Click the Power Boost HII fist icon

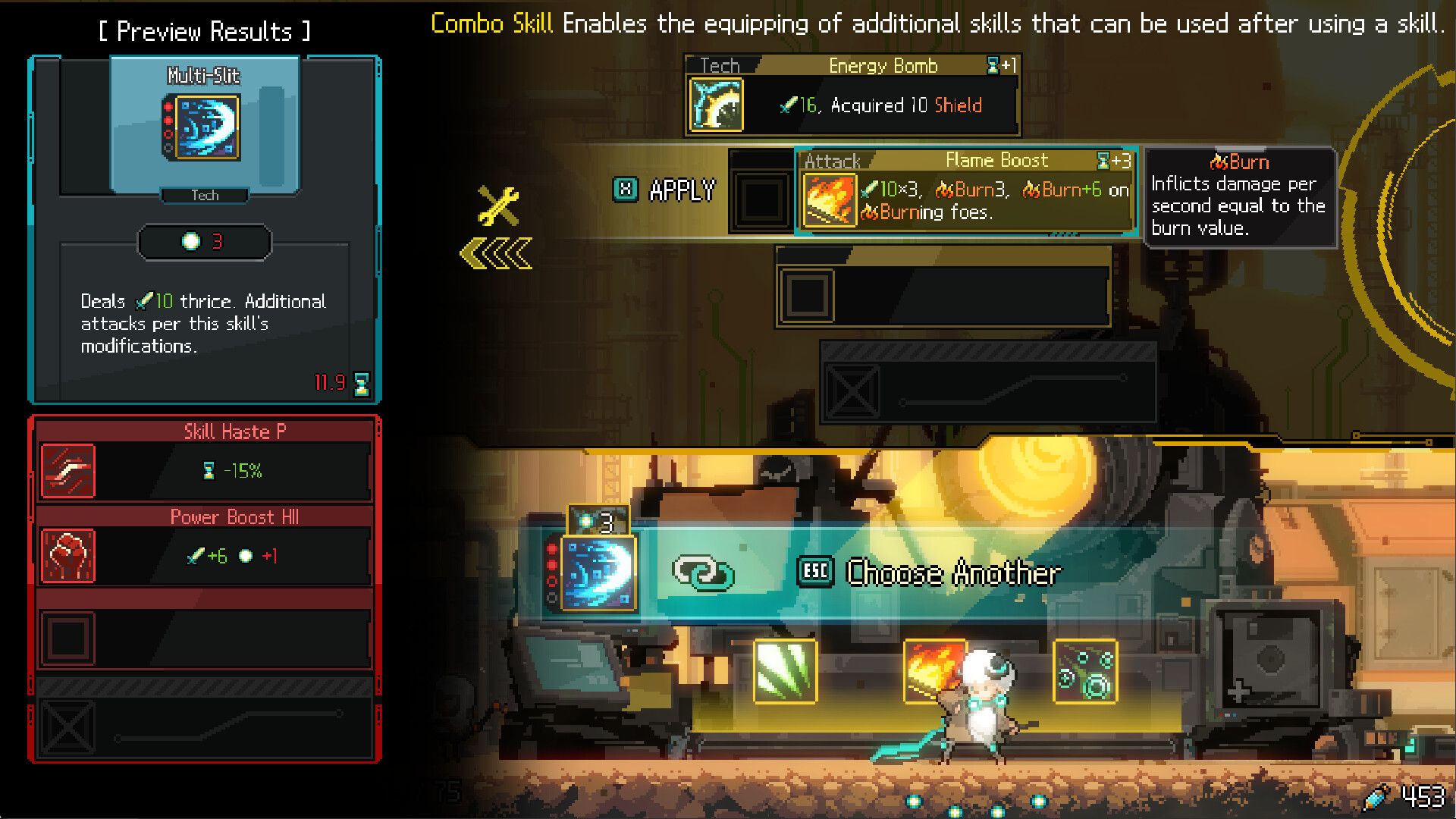(x=69, y=555)
